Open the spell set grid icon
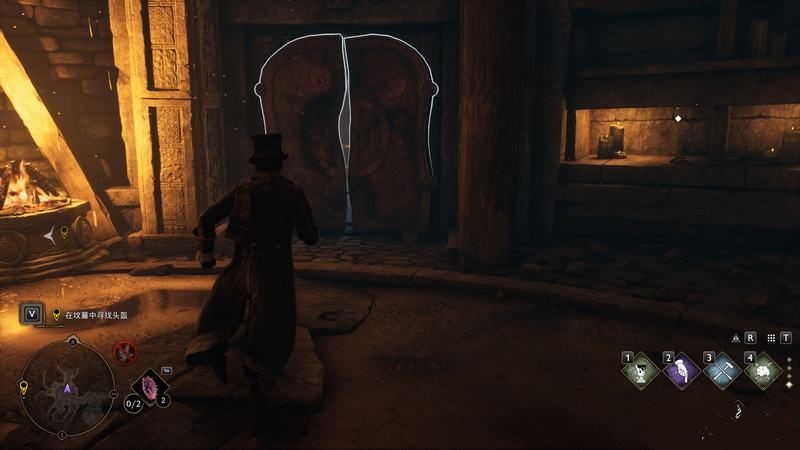Screen dimensions: 800x450 pyautogui.click(x=773, y=338)
